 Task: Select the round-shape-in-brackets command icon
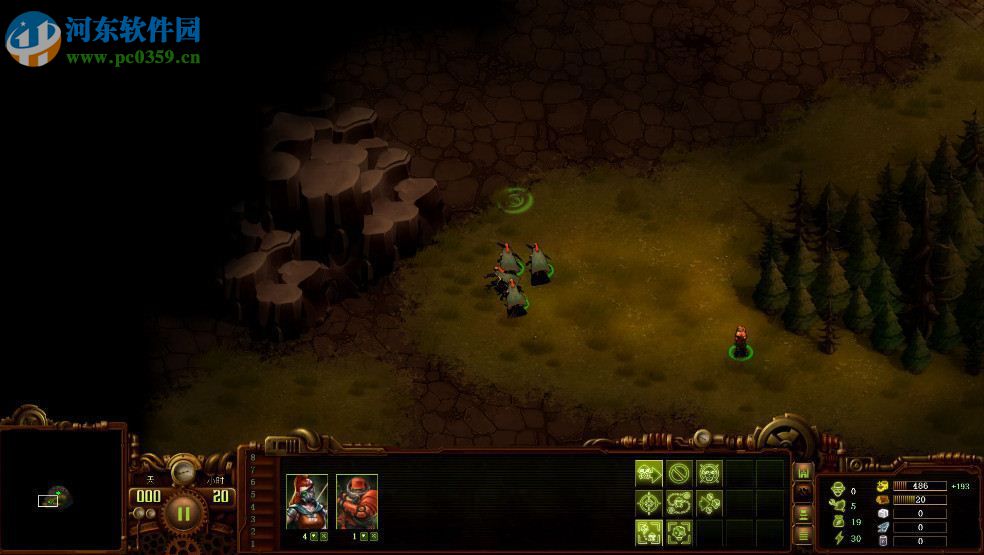pos(679,531)
